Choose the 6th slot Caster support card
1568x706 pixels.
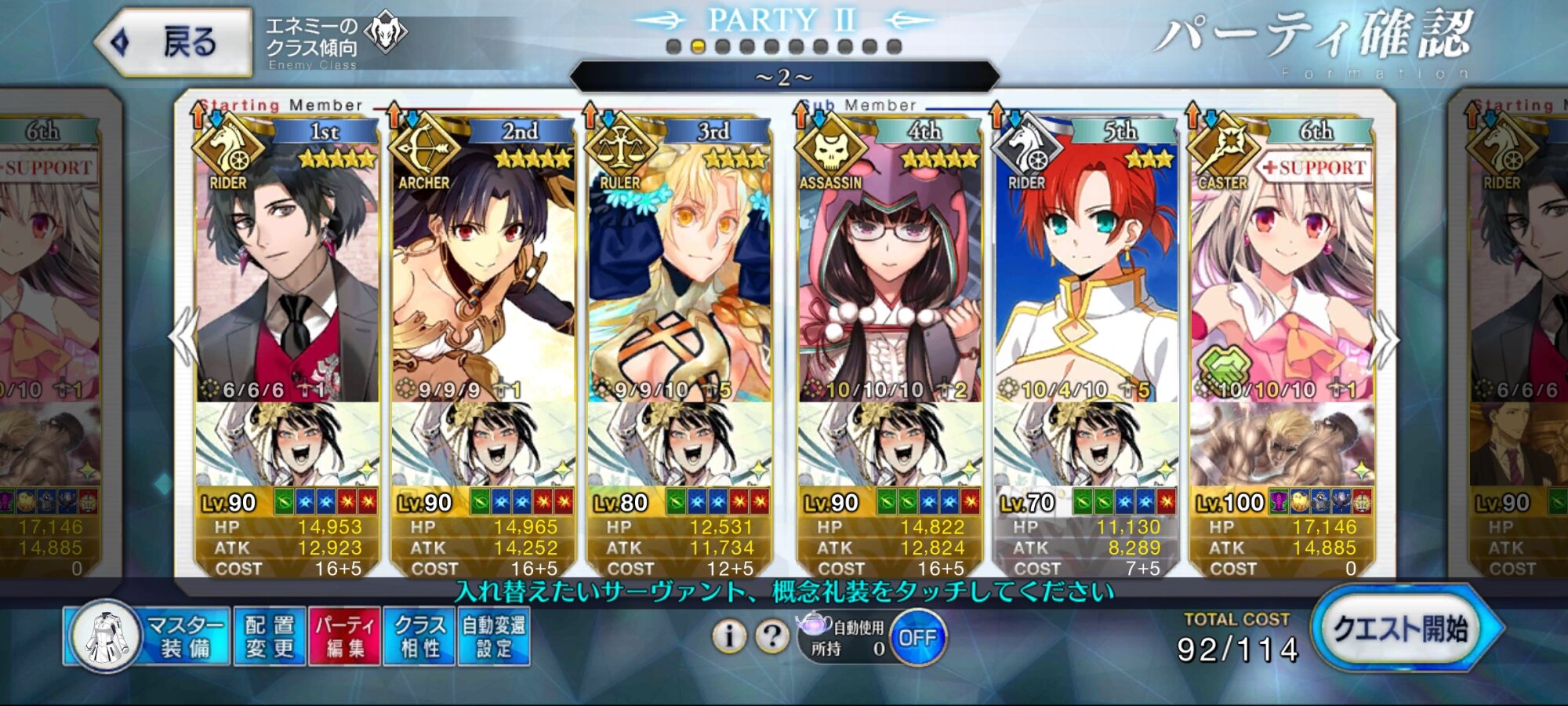tap(1282, 275)
